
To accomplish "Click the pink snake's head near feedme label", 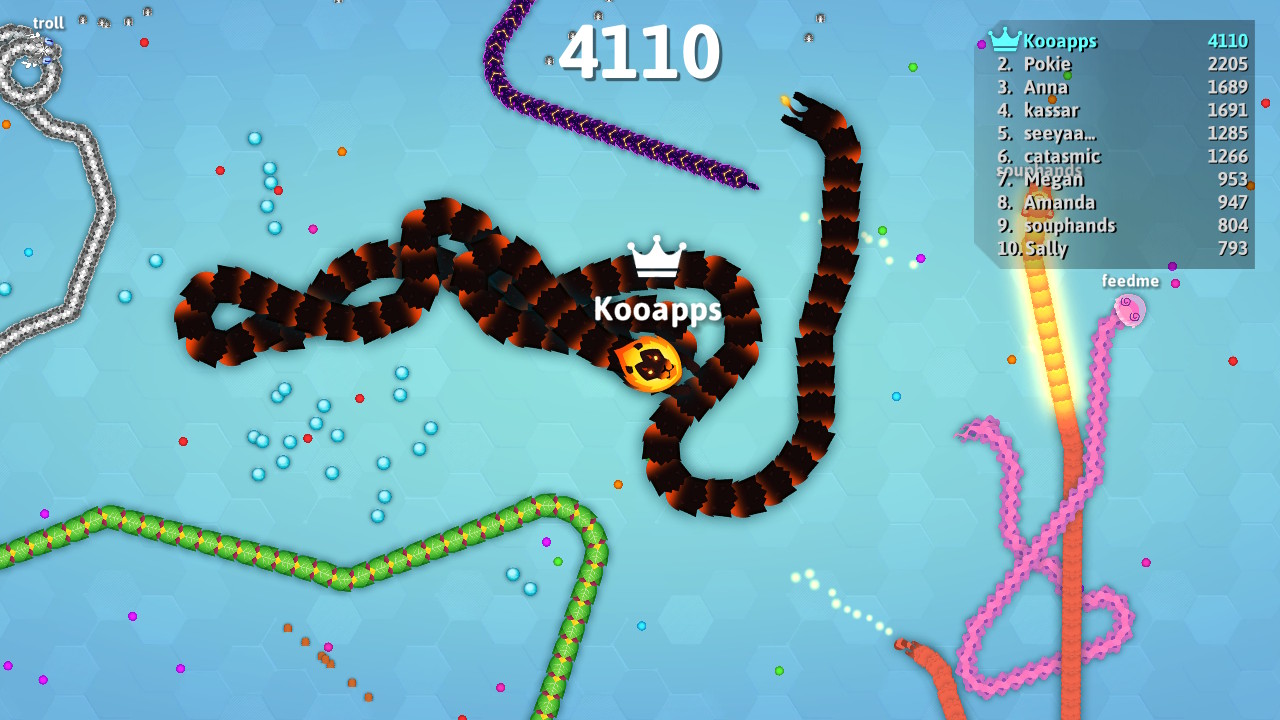I will pyautogui.click(x=1131, y=313).
